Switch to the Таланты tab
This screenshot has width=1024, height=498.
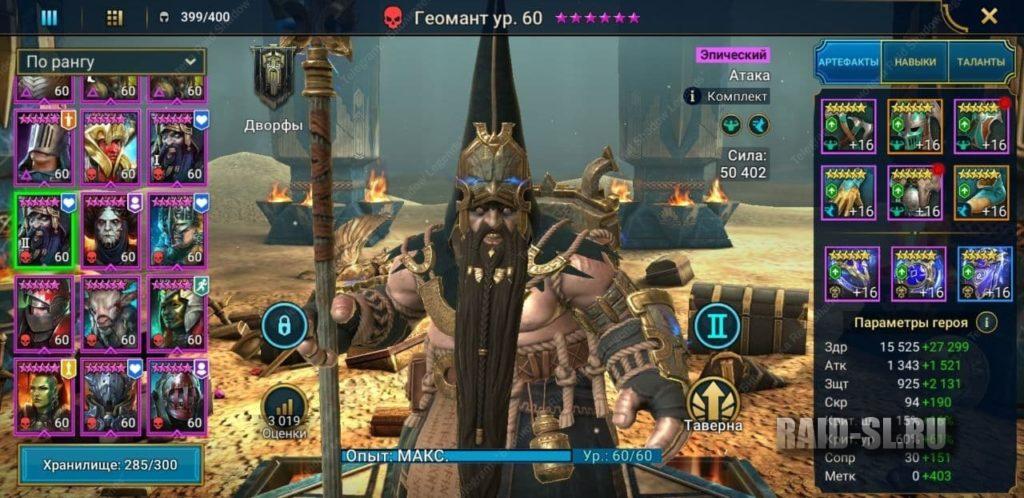[980, 62]
